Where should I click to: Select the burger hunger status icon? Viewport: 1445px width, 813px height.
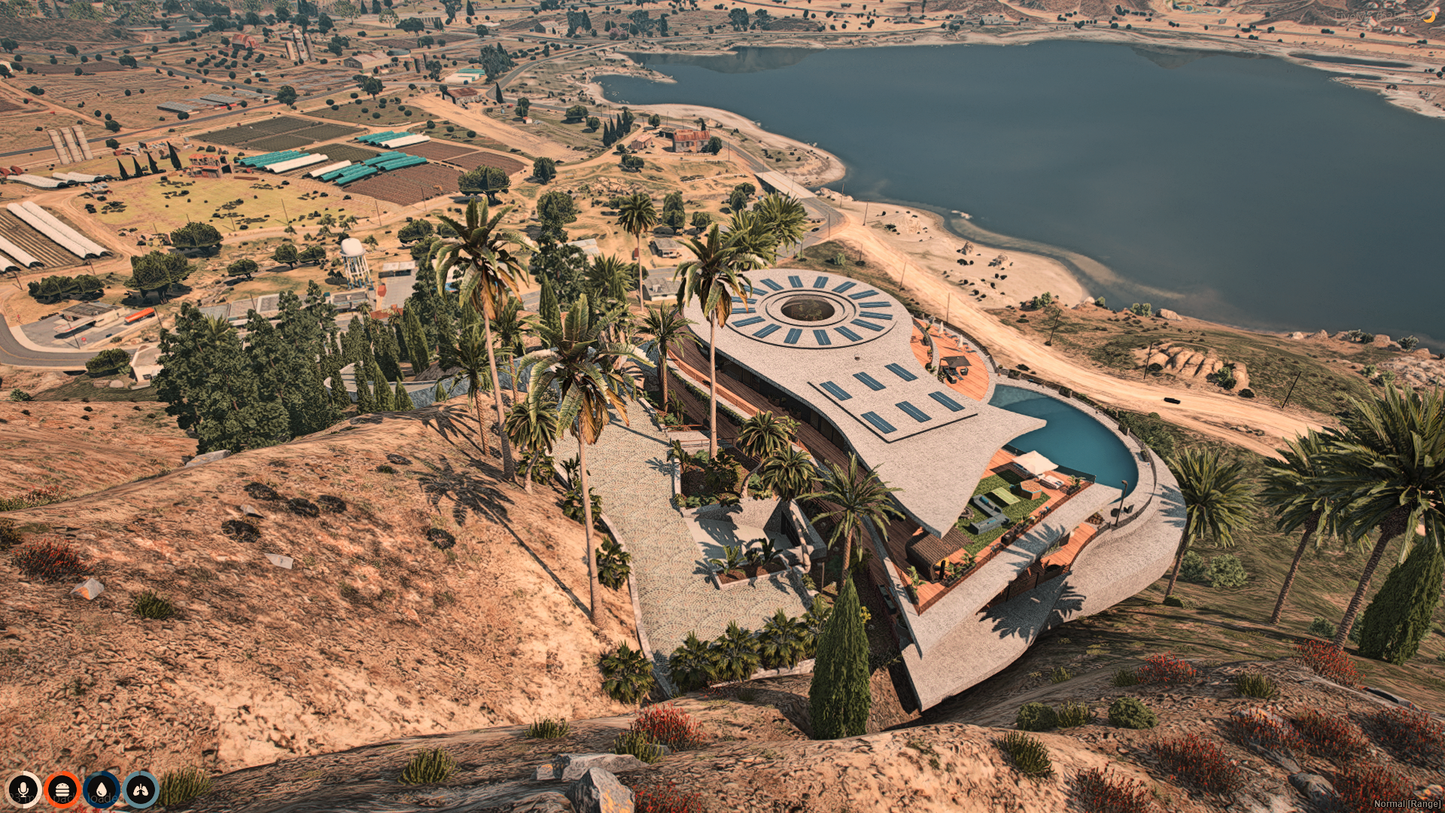[62, 788]
